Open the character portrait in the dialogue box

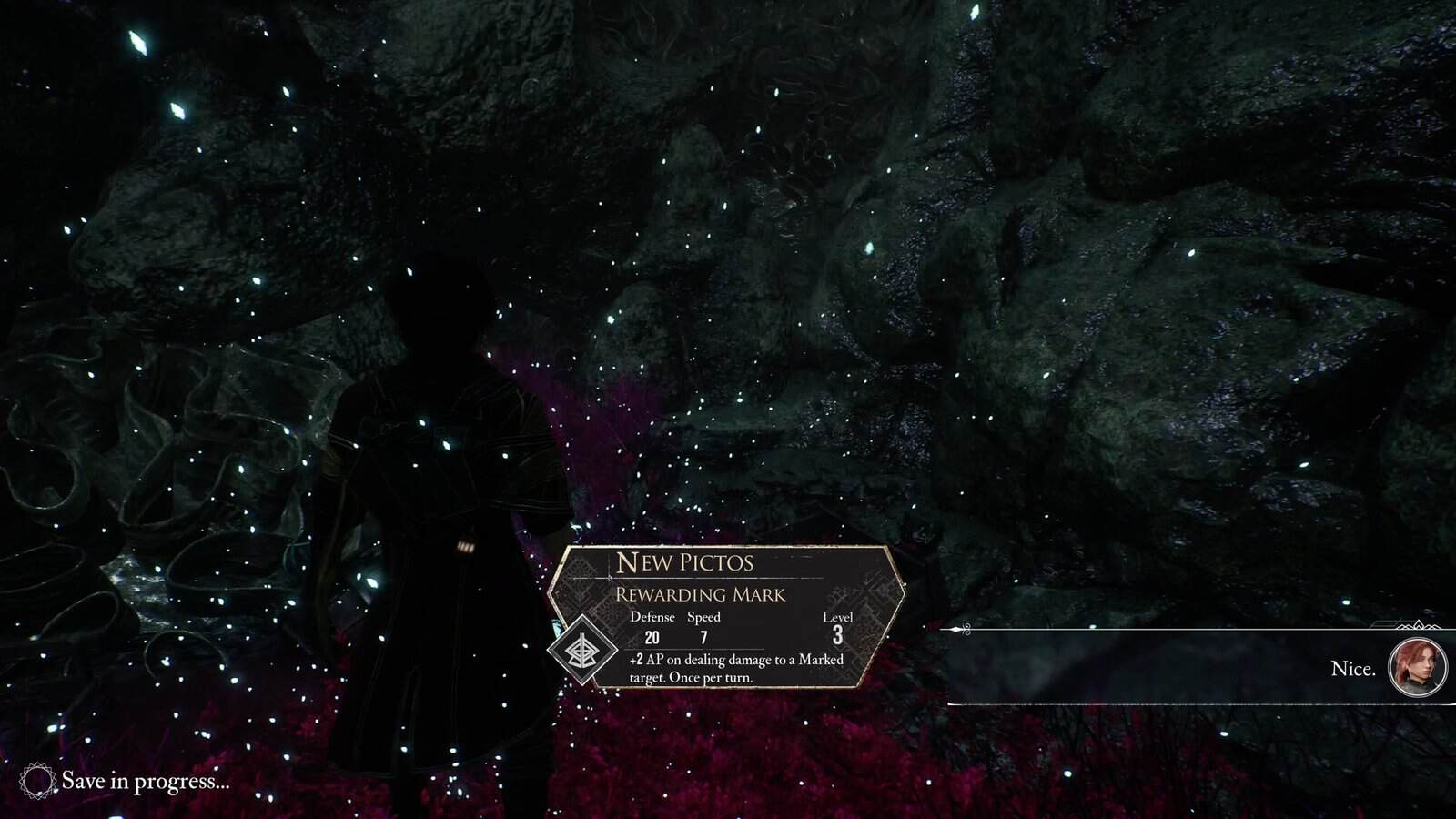pyautogui.click(x=1418, y=668)
